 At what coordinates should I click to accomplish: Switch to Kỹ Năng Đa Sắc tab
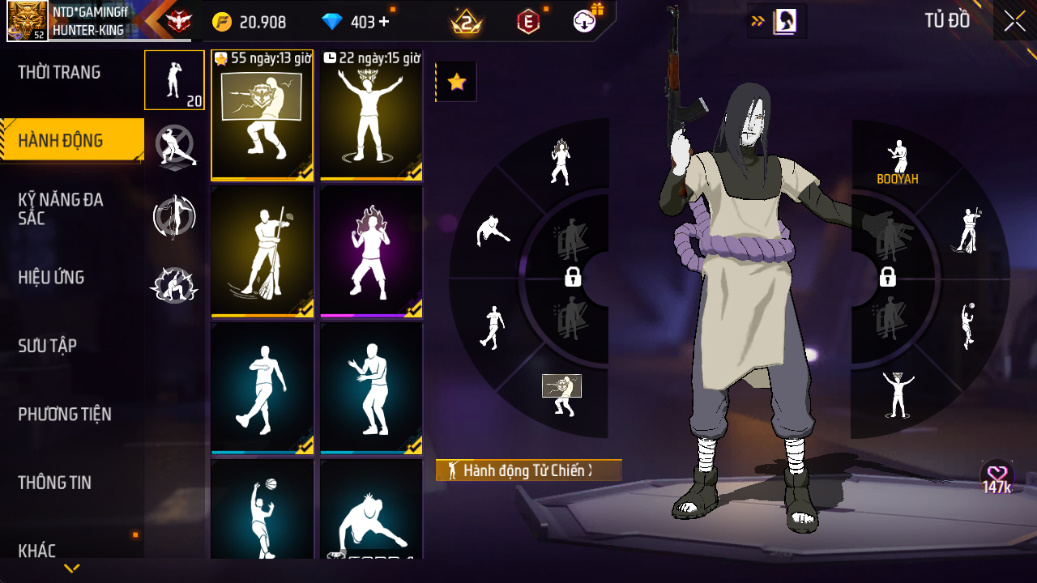61,208
